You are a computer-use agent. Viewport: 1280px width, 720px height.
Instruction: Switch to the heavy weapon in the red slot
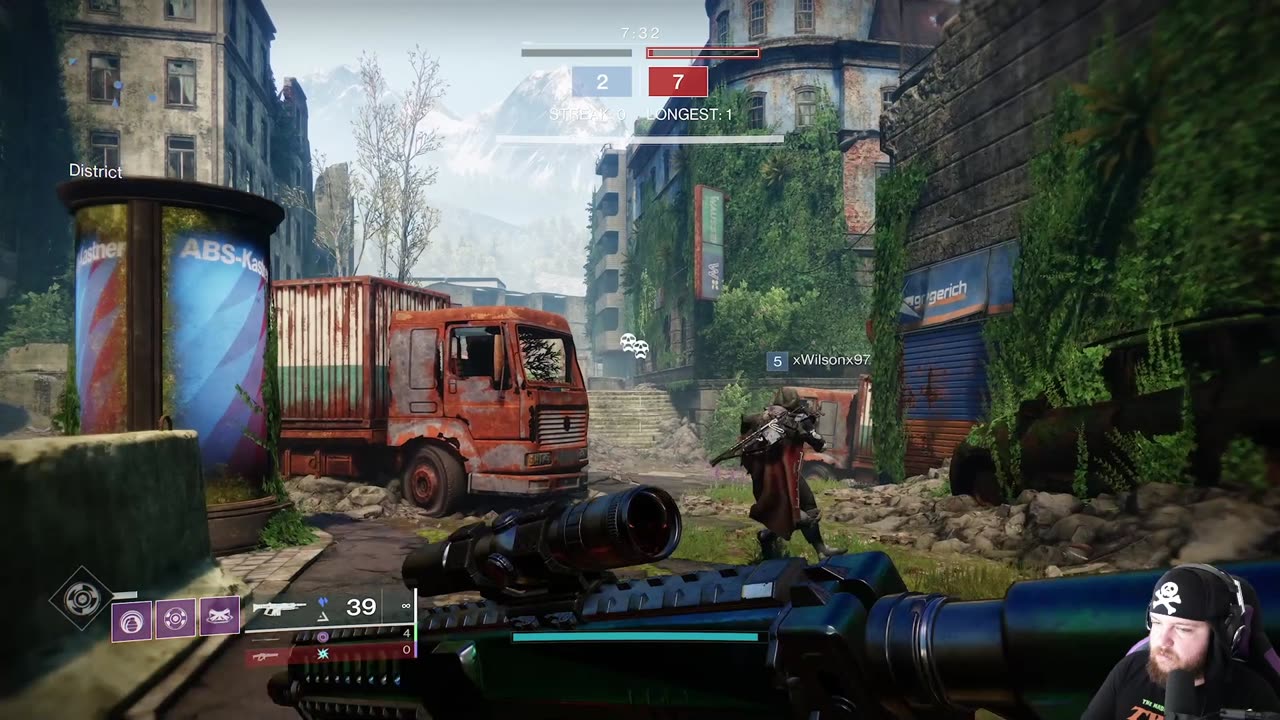(266, 655)
